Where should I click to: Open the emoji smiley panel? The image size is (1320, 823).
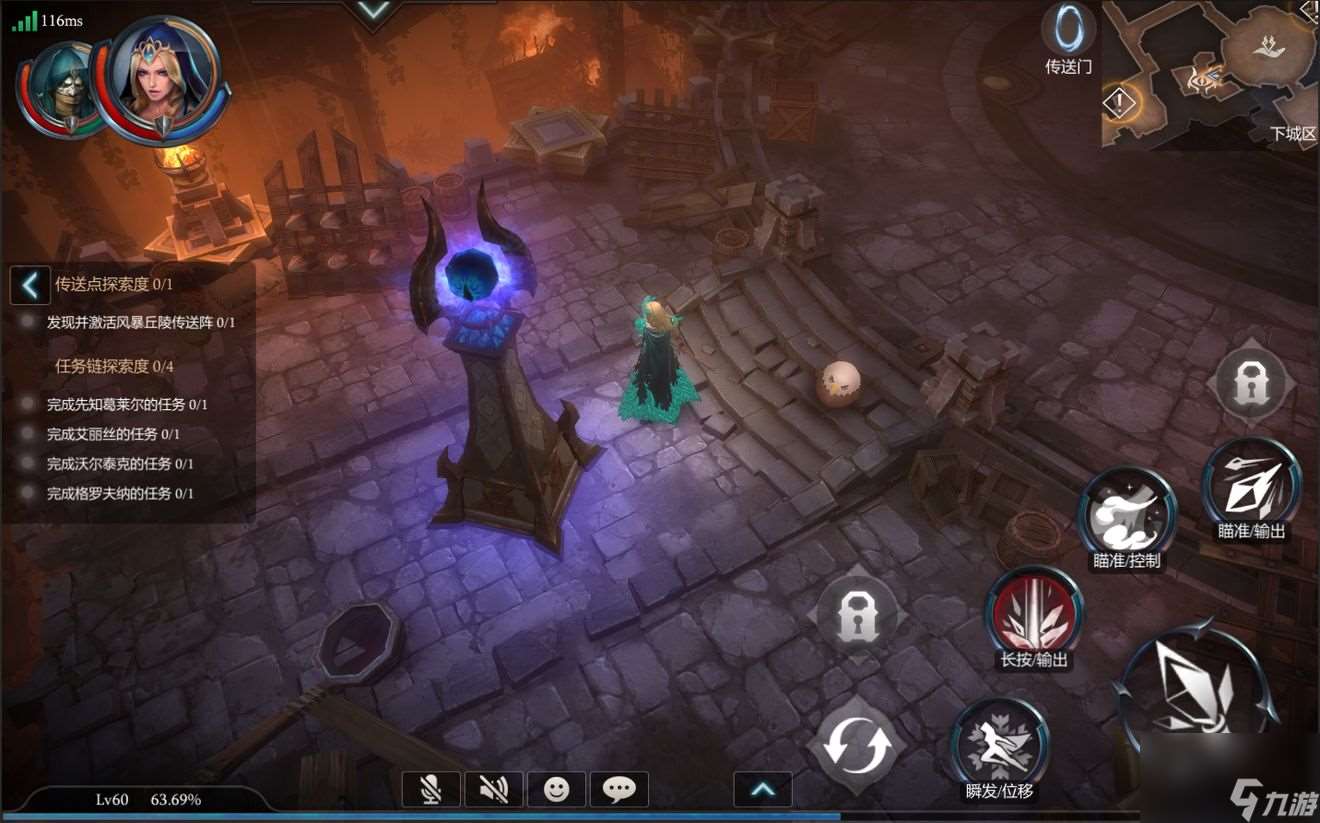coord(556,790)
